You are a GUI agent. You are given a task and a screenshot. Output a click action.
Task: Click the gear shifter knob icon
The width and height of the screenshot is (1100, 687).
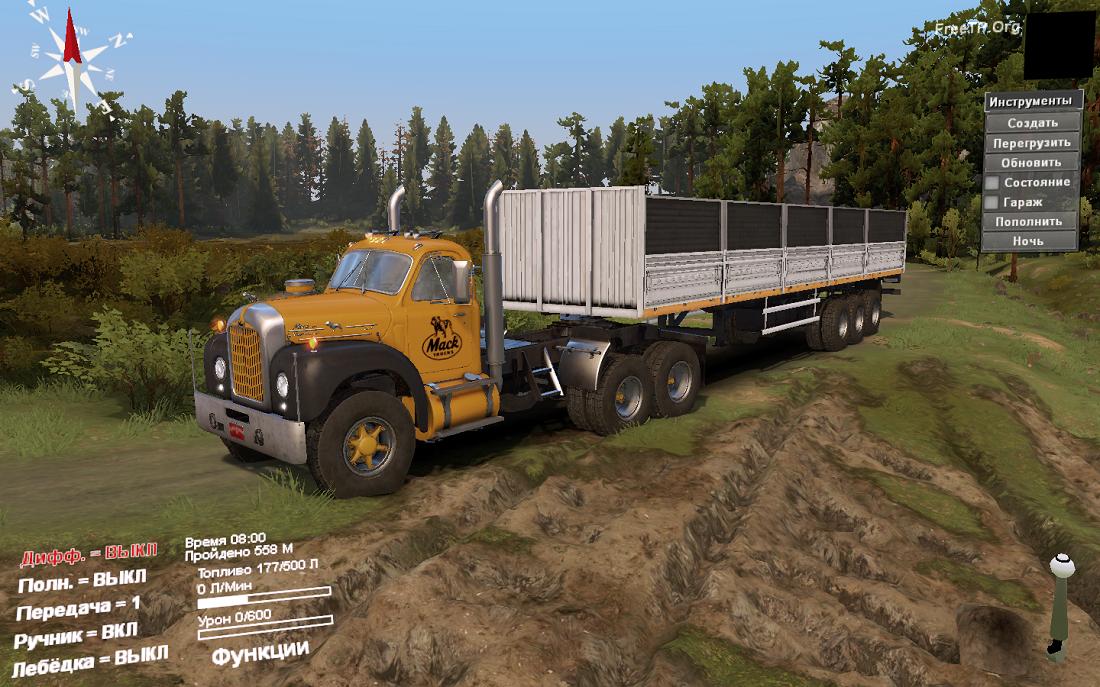tap(1060, 567)
